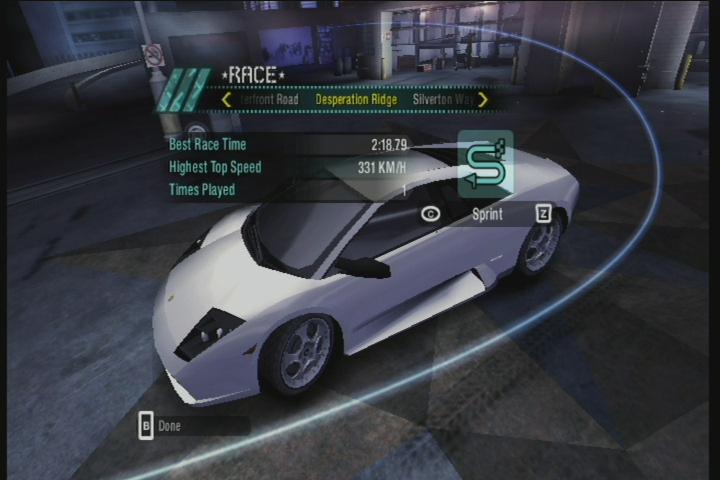The width and height of the screenshot is (720, 480).
Task: Choose the Waterfront Road track
Action: point(268,100)
